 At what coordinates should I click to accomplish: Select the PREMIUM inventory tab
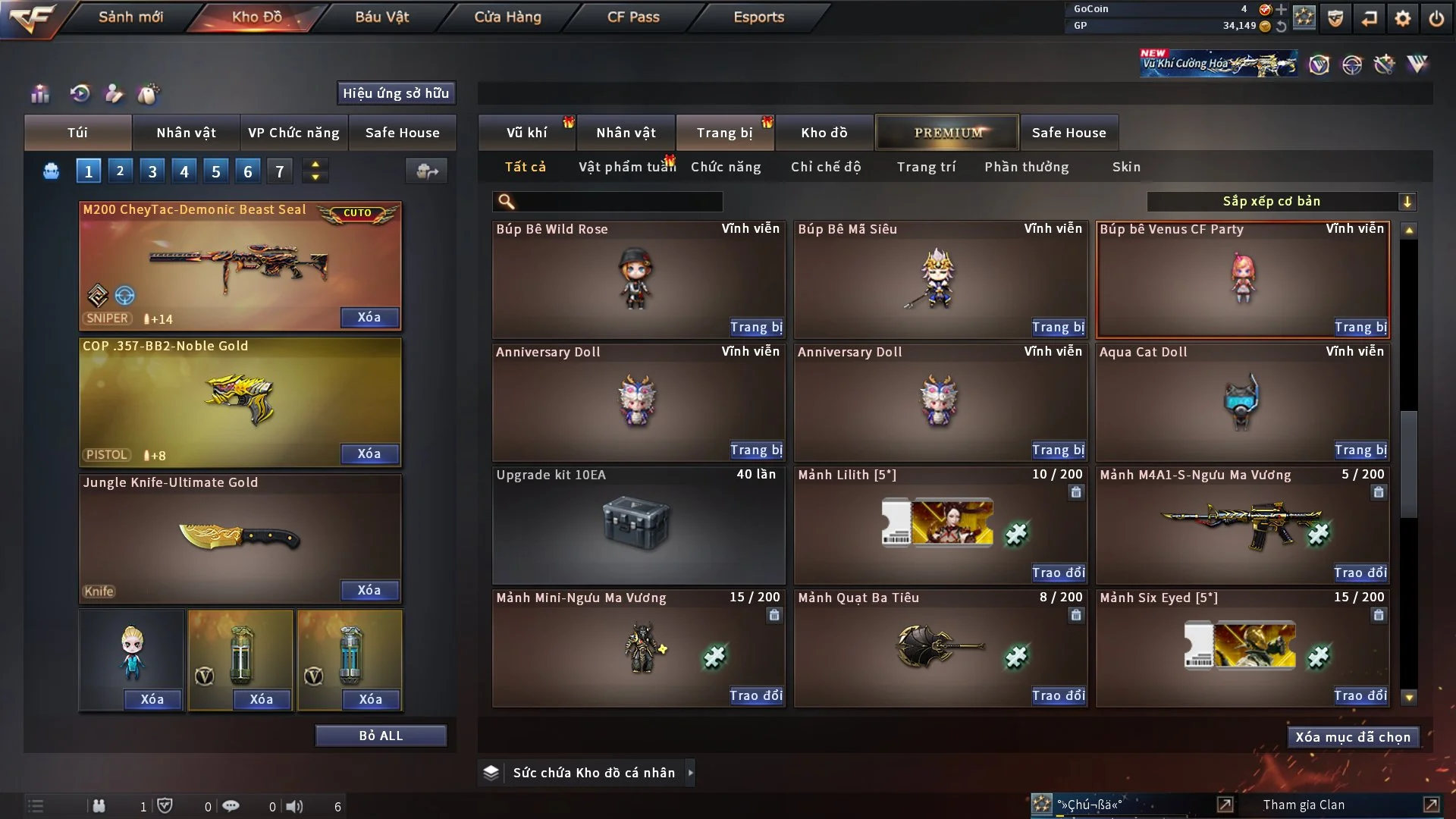coord(947,133)
